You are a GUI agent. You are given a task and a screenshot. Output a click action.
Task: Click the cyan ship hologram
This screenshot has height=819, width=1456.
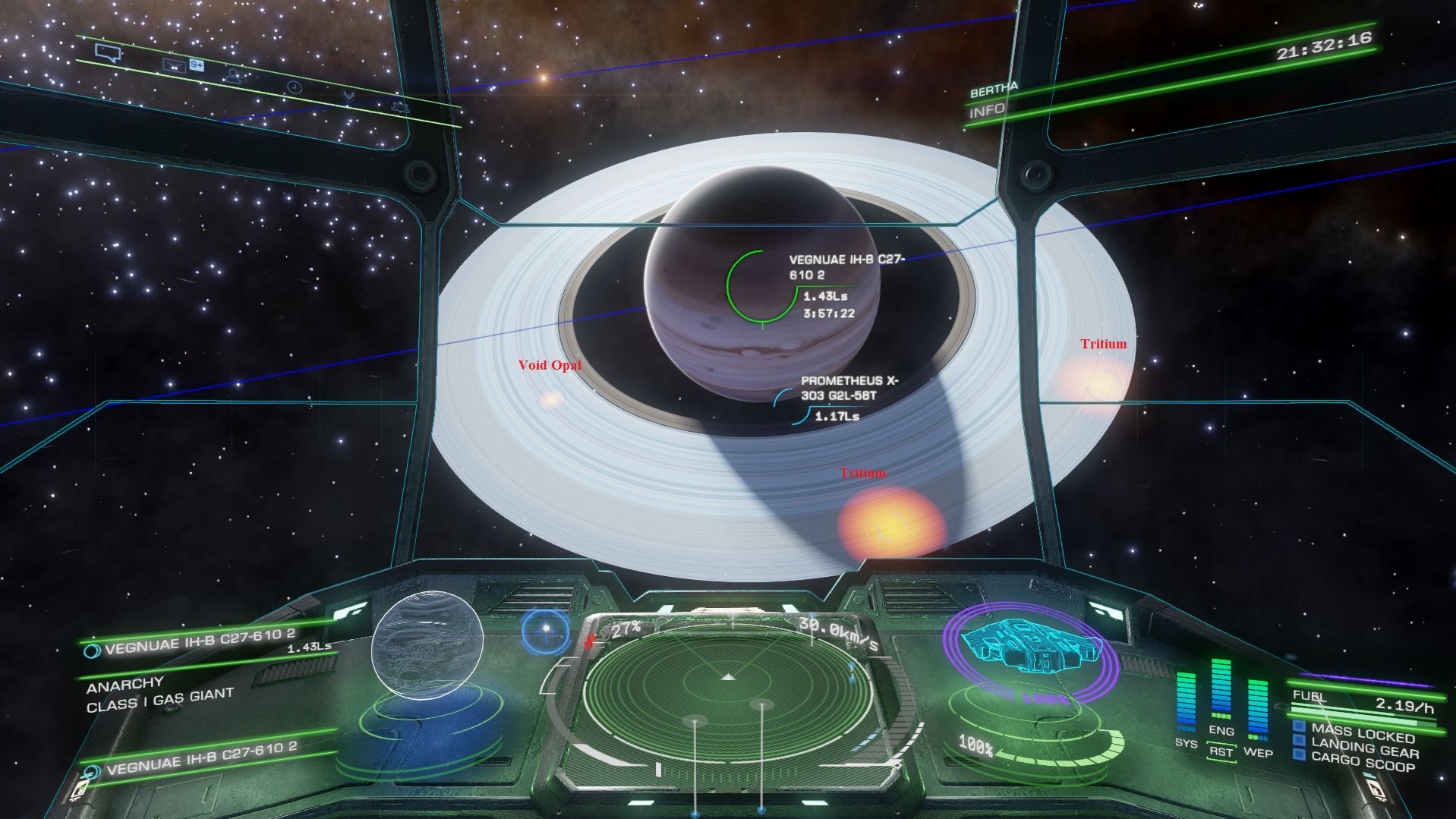point(1030,647)
